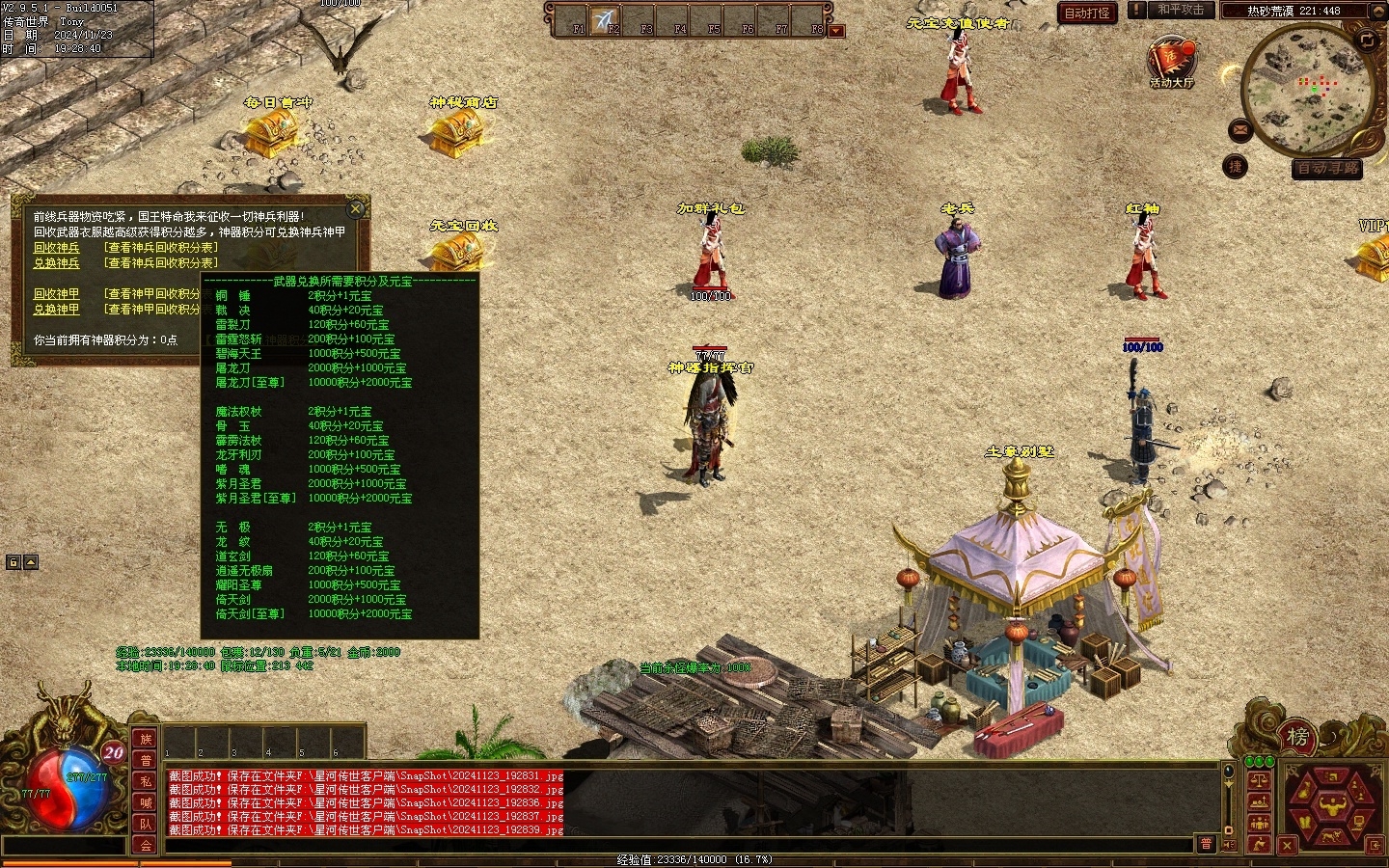Toggle the 自动打怪 auto-fight button
This screenshot has width=1389, height=868.
1087,13
